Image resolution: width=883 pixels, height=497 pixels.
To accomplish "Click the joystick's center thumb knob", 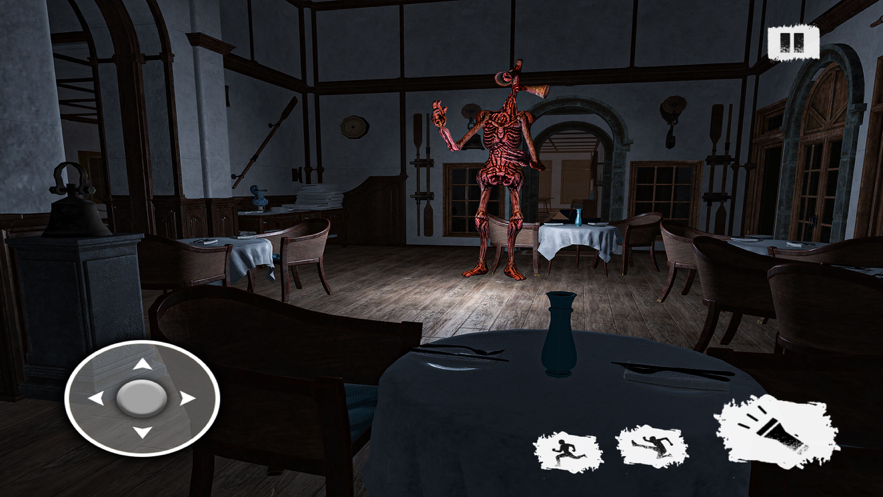I will pos(142,398).
